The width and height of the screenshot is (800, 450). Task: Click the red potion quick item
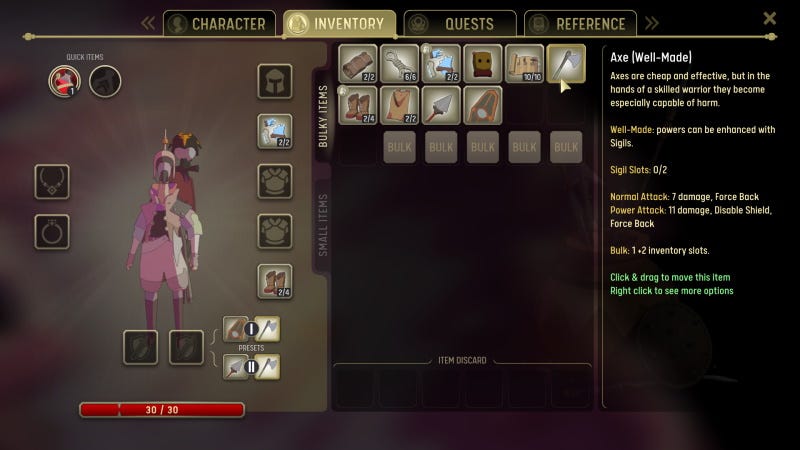click(x=64, y=81)
